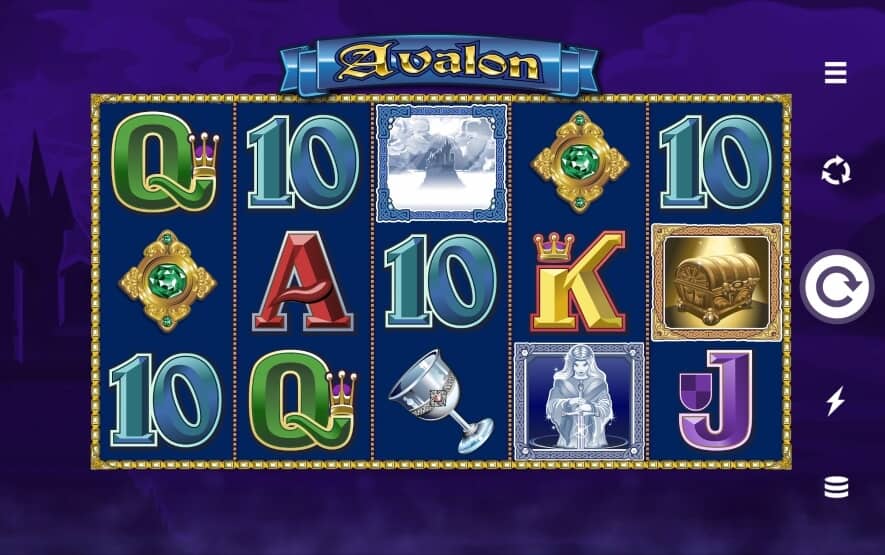
Task: Activate the autoplay circular arrows icon
Action: 835,172
